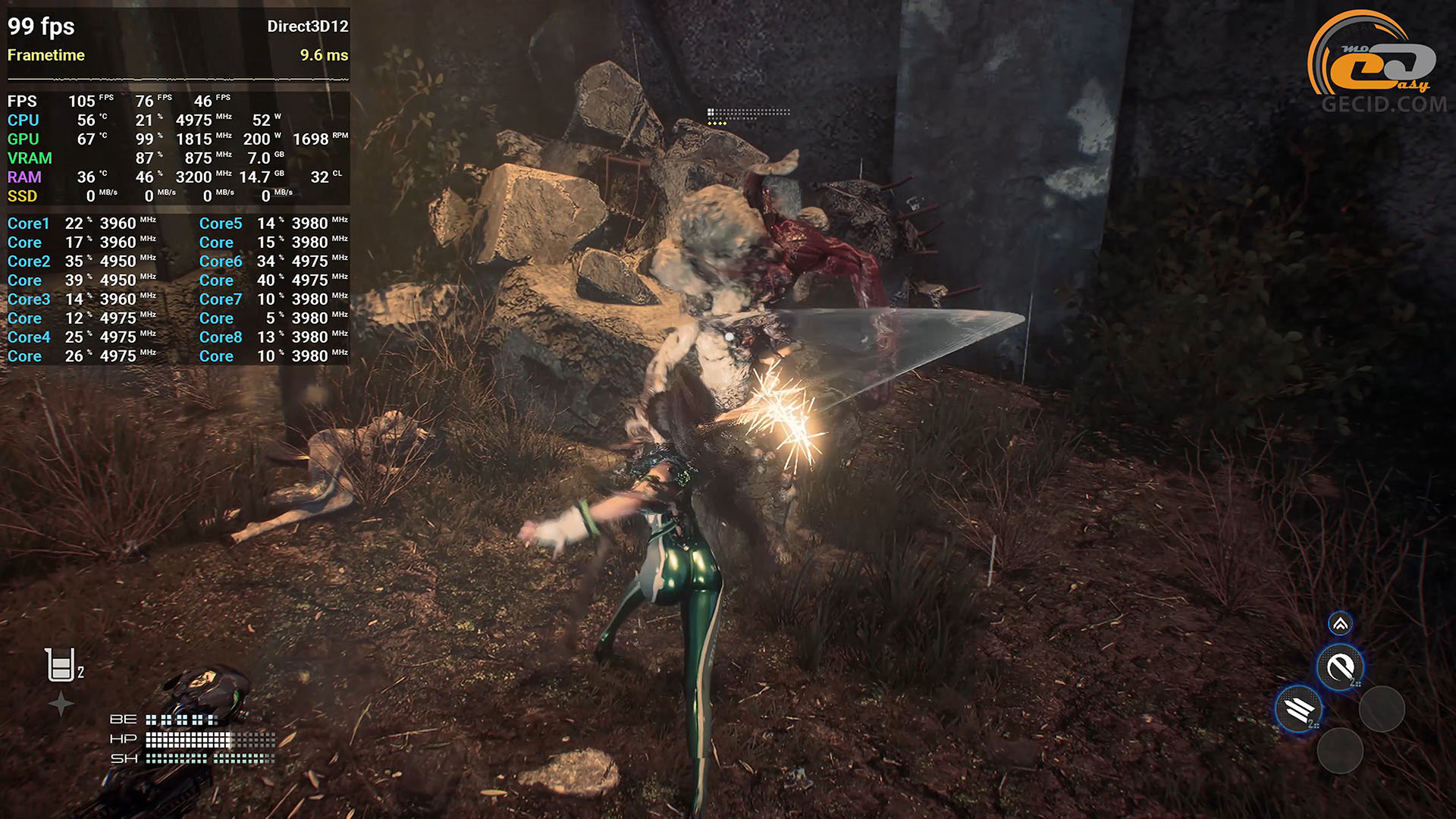Select the four-point star item slot

coord(61,704)
